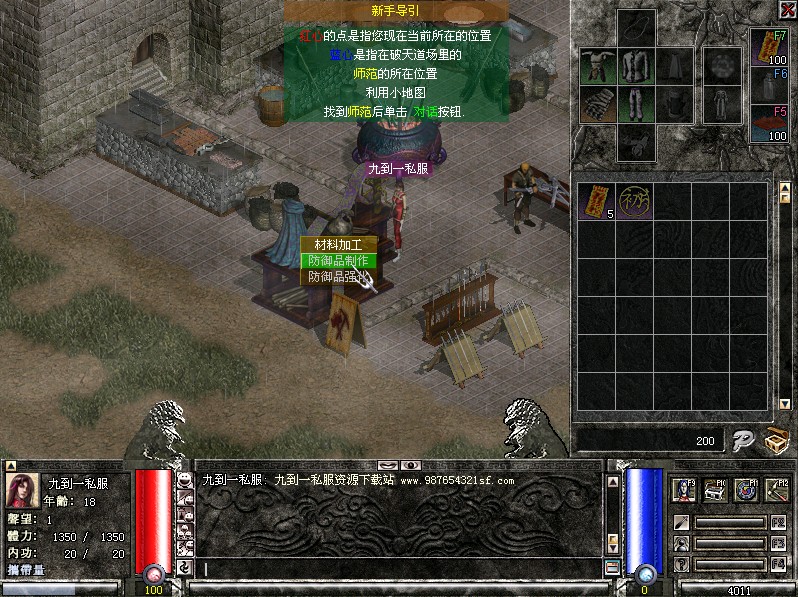Select 防御品制作 in the NPC menu
Screen dimensions: 798x597
336,261
